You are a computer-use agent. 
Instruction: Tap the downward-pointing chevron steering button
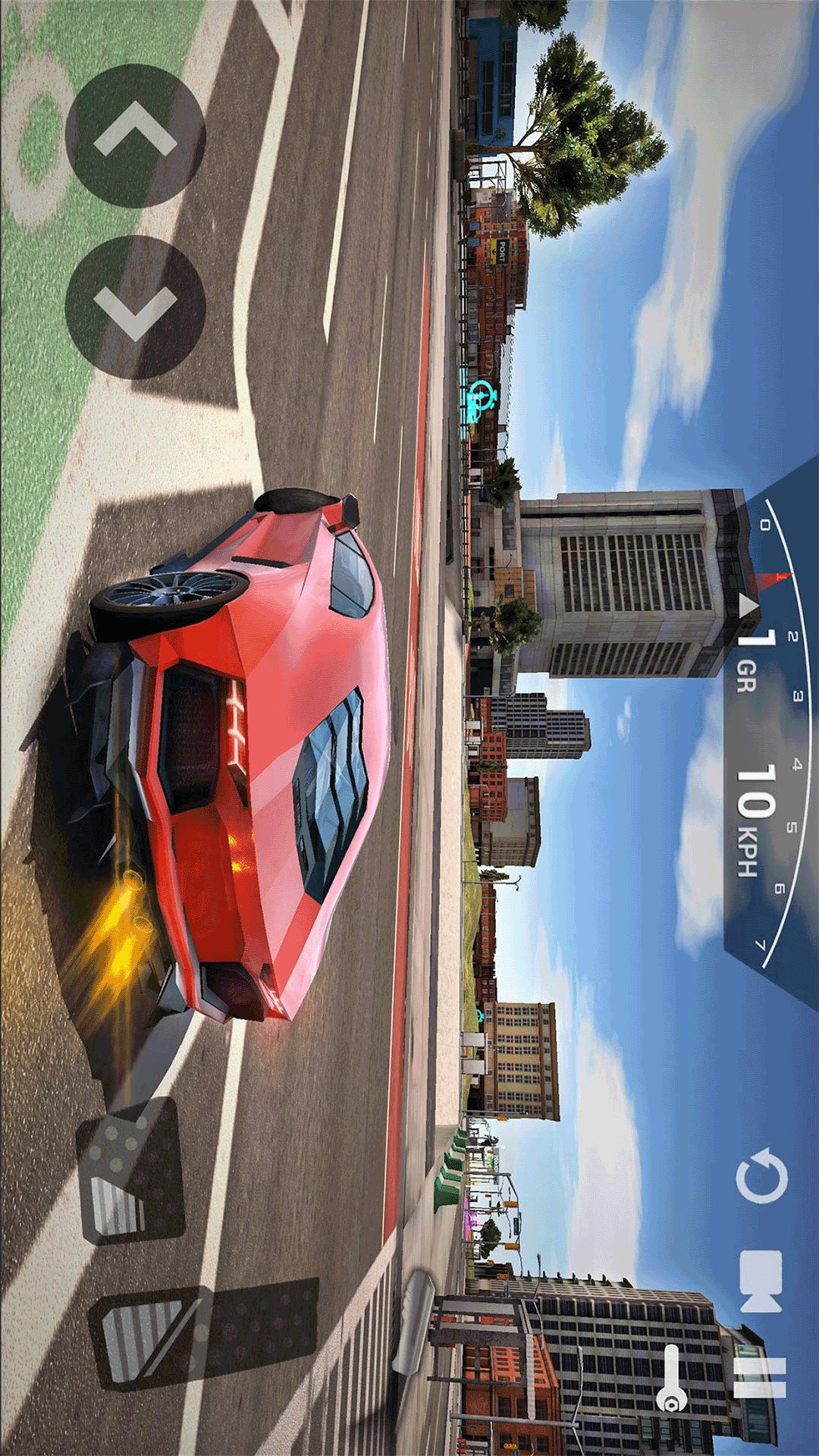pyautogui.click(x=135, y=307)
